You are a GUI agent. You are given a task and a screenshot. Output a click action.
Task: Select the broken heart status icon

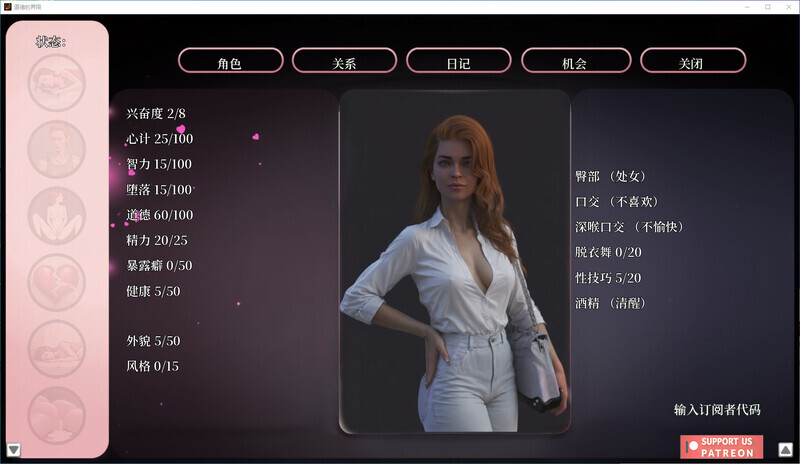(x=57, y=282)
